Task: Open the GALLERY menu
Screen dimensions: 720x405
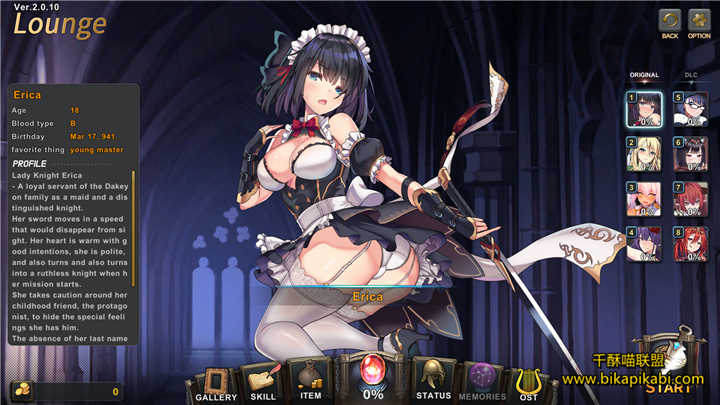Action: [x=216, y=381]
